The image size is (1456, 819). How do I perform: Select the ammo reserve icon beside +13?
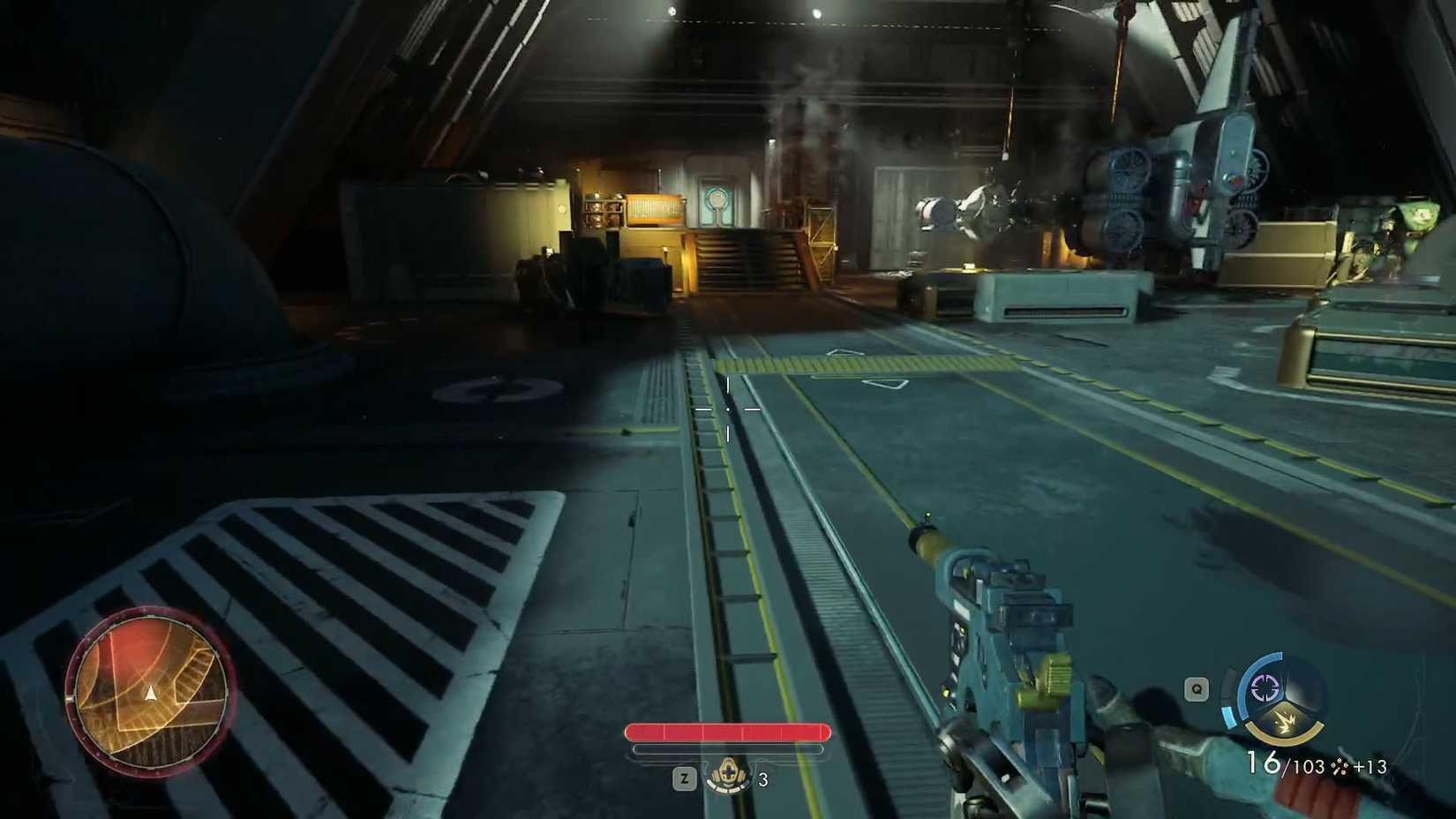(x=1339, y=766)
